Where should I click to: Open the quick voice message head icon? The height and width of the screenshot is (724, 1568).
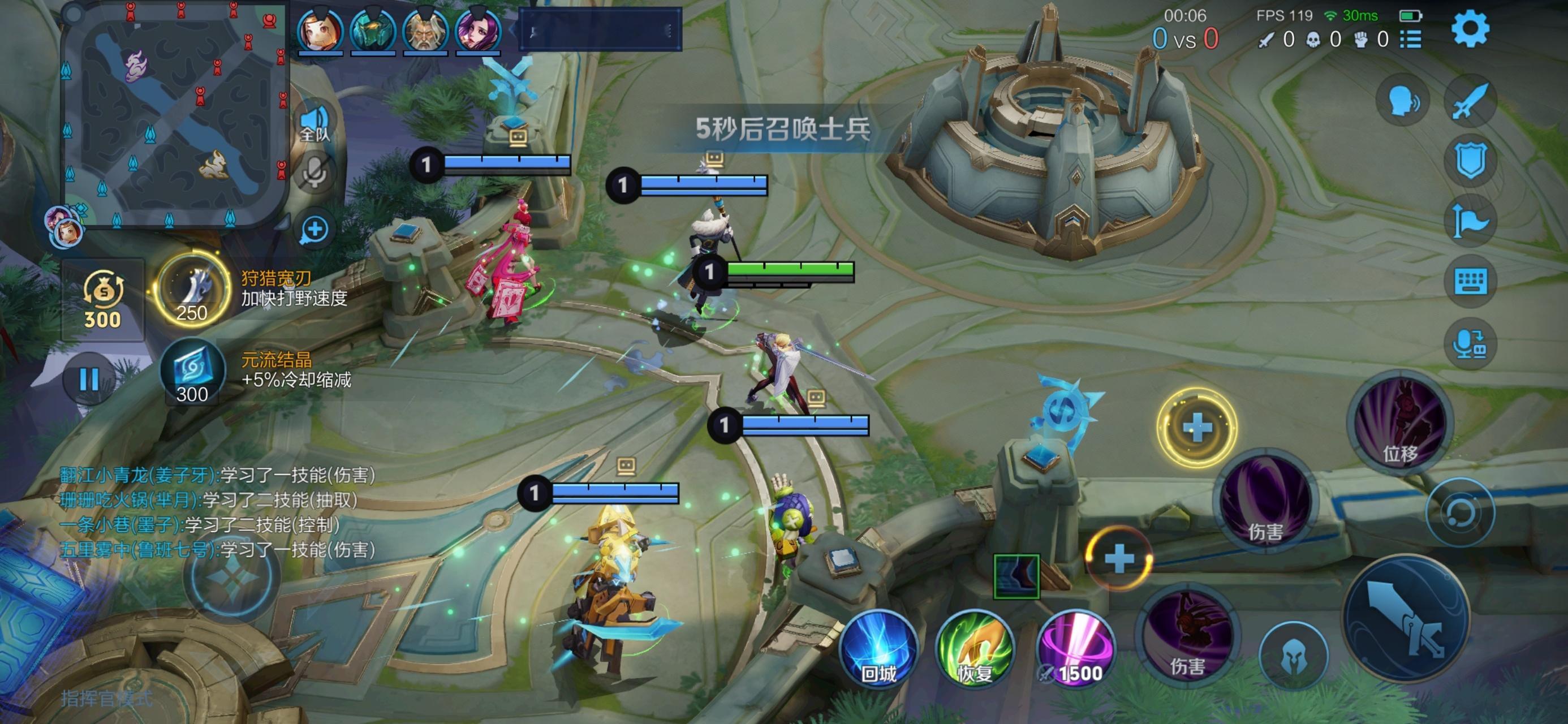click(x=1403, y=101)
